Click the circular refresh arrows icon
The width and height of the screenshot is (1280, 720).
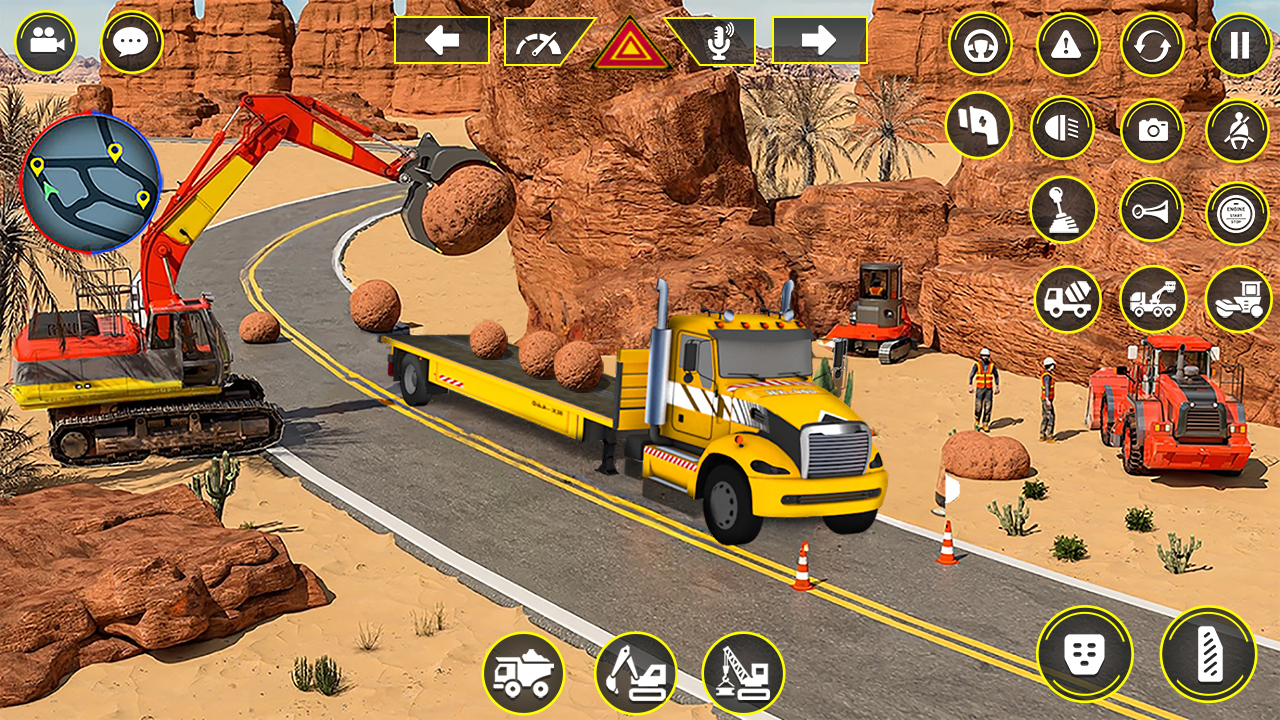click(1152, 44)
